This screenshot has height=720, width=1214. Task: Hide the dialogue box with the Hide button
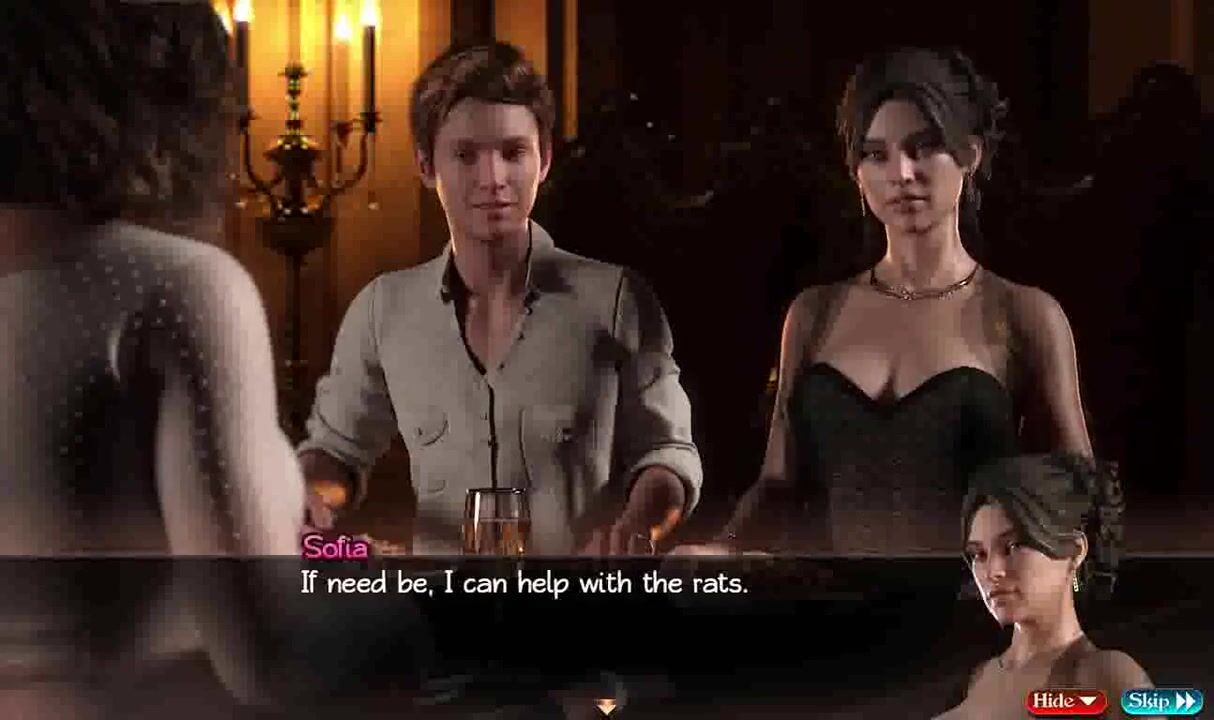tap(1066, 701)
